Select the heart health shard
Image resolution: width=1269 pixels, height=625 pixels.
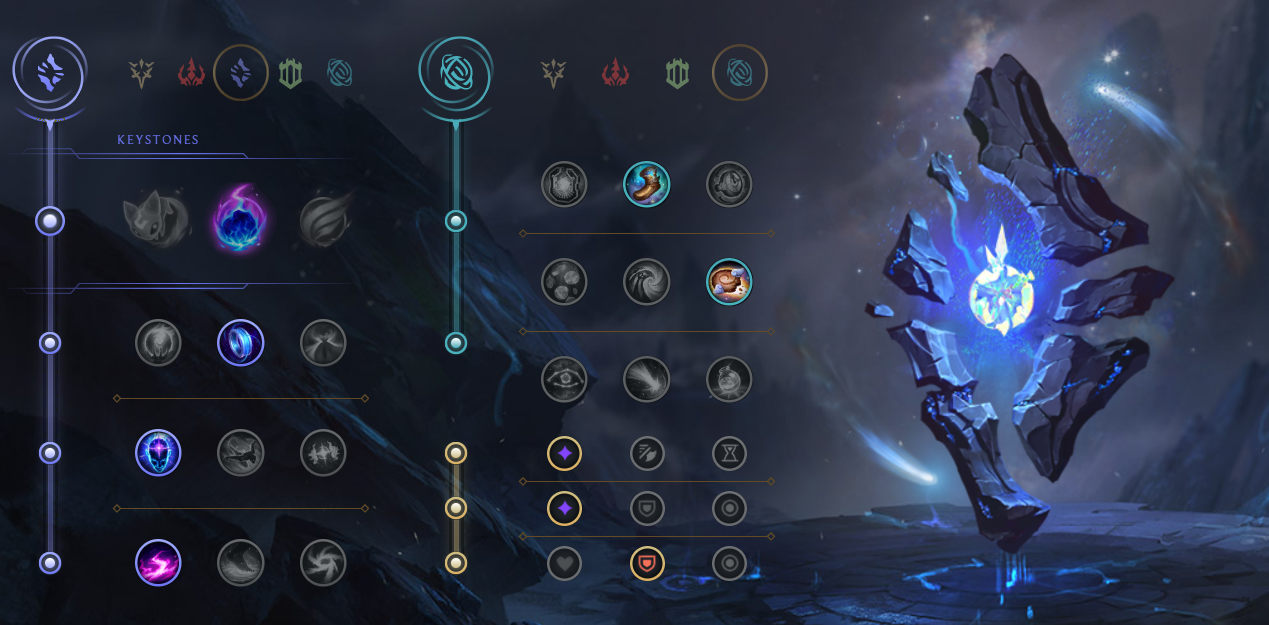(x=564, y=563)
